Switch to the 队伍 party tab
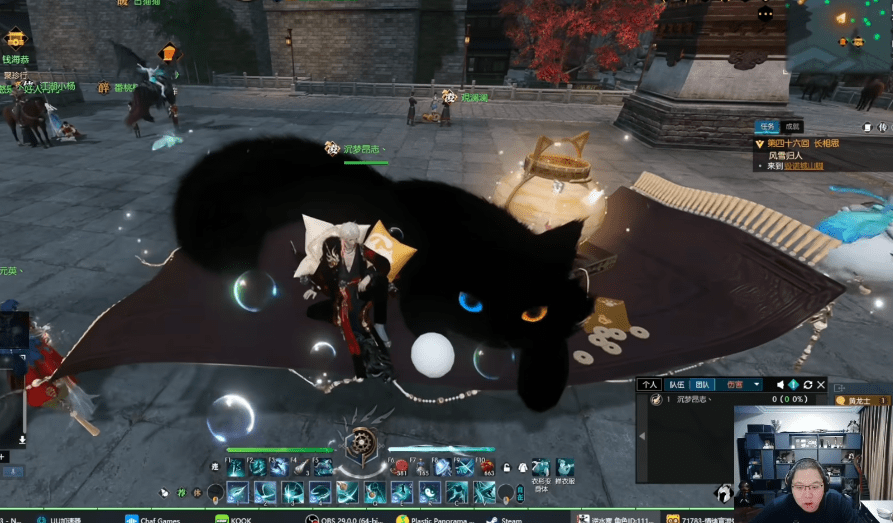 pyautogui.click(x=677, y=384)
